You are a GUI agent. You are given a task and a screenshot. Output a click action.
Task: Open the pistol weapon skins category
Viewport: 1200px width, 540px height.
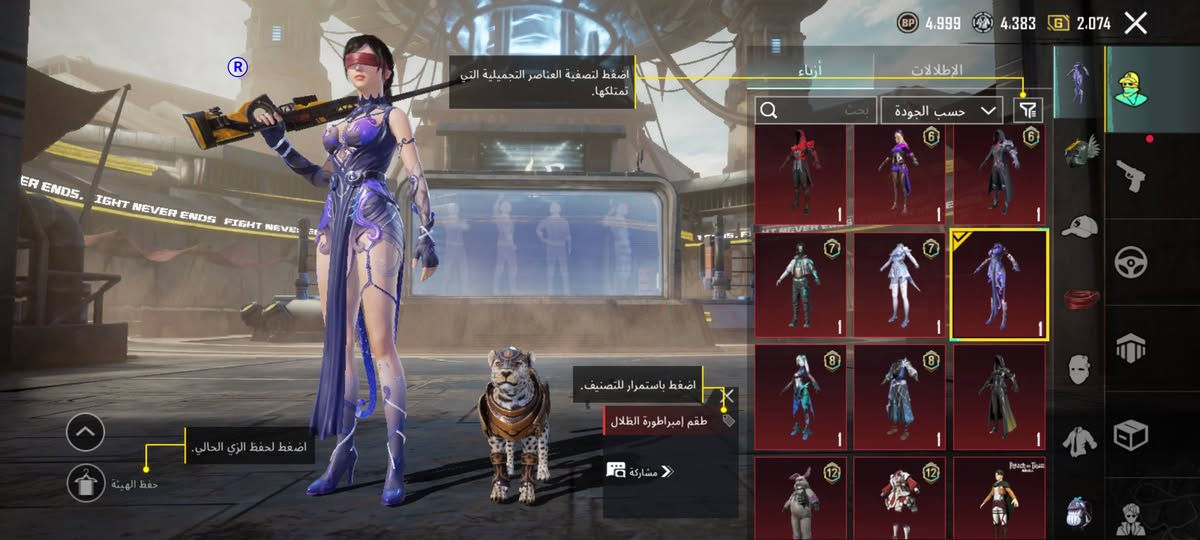click(1131, 177)
